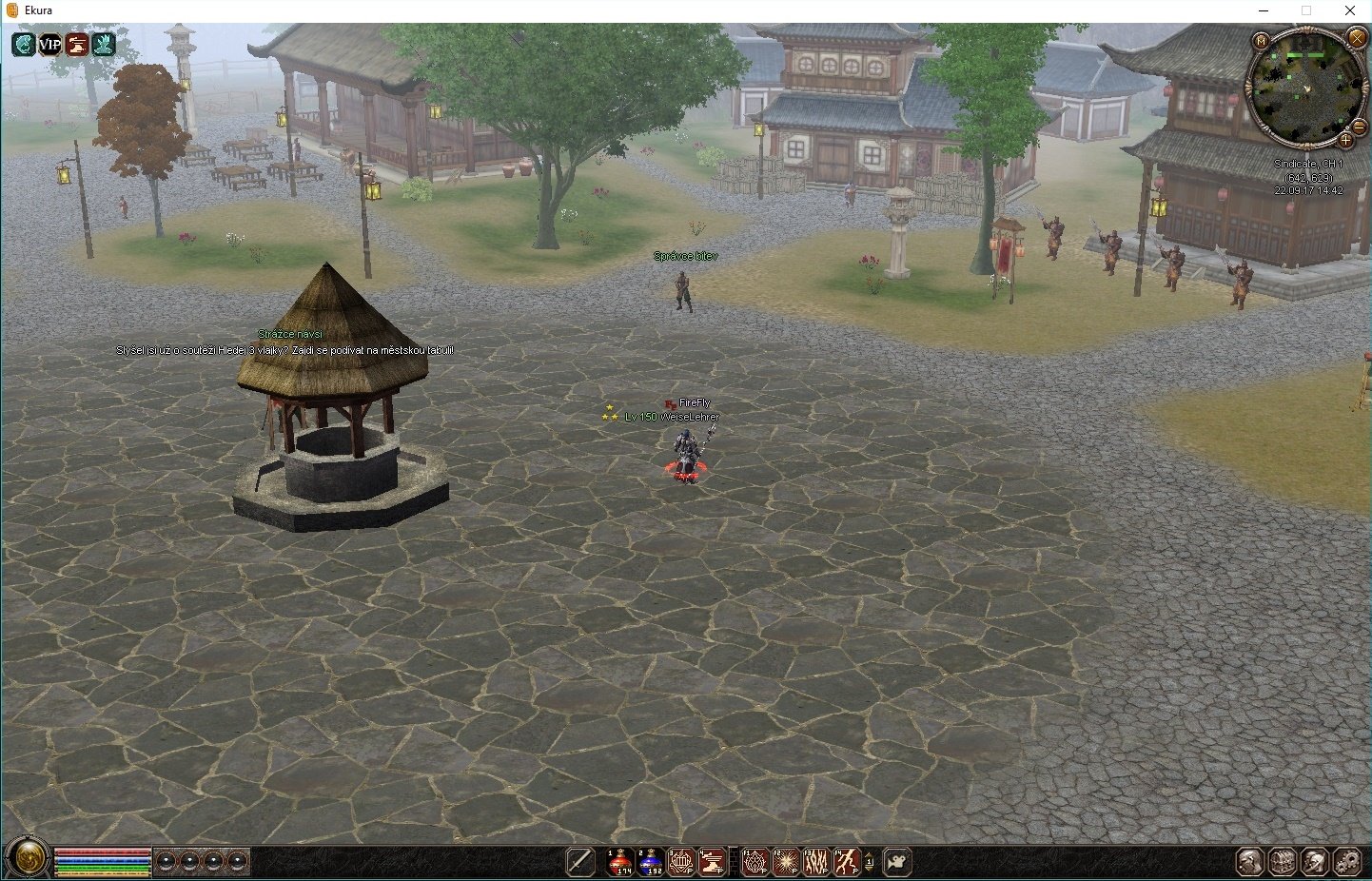Open the gear settings button
1372x881 pixels.
tap(1347, 862)
